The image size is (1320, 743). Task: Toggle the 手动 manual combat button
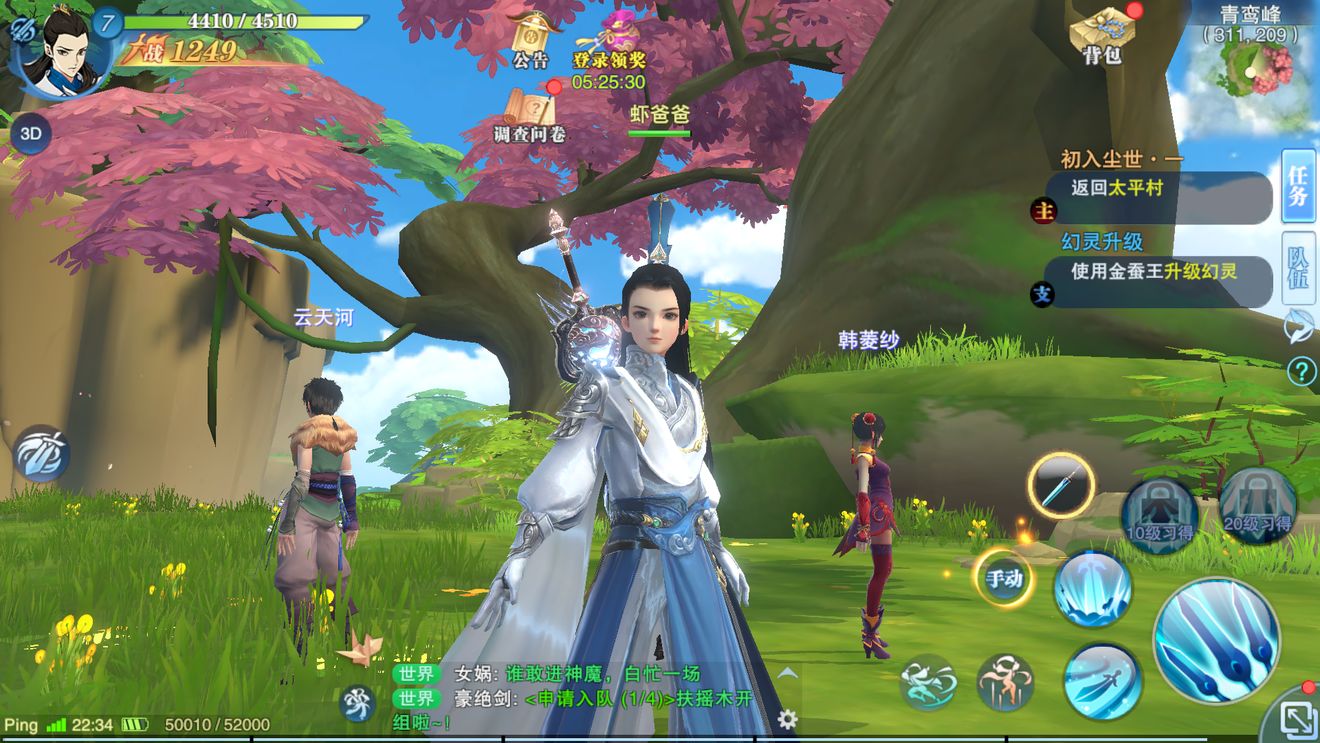pyautogui.click(x=1004, y=578)
